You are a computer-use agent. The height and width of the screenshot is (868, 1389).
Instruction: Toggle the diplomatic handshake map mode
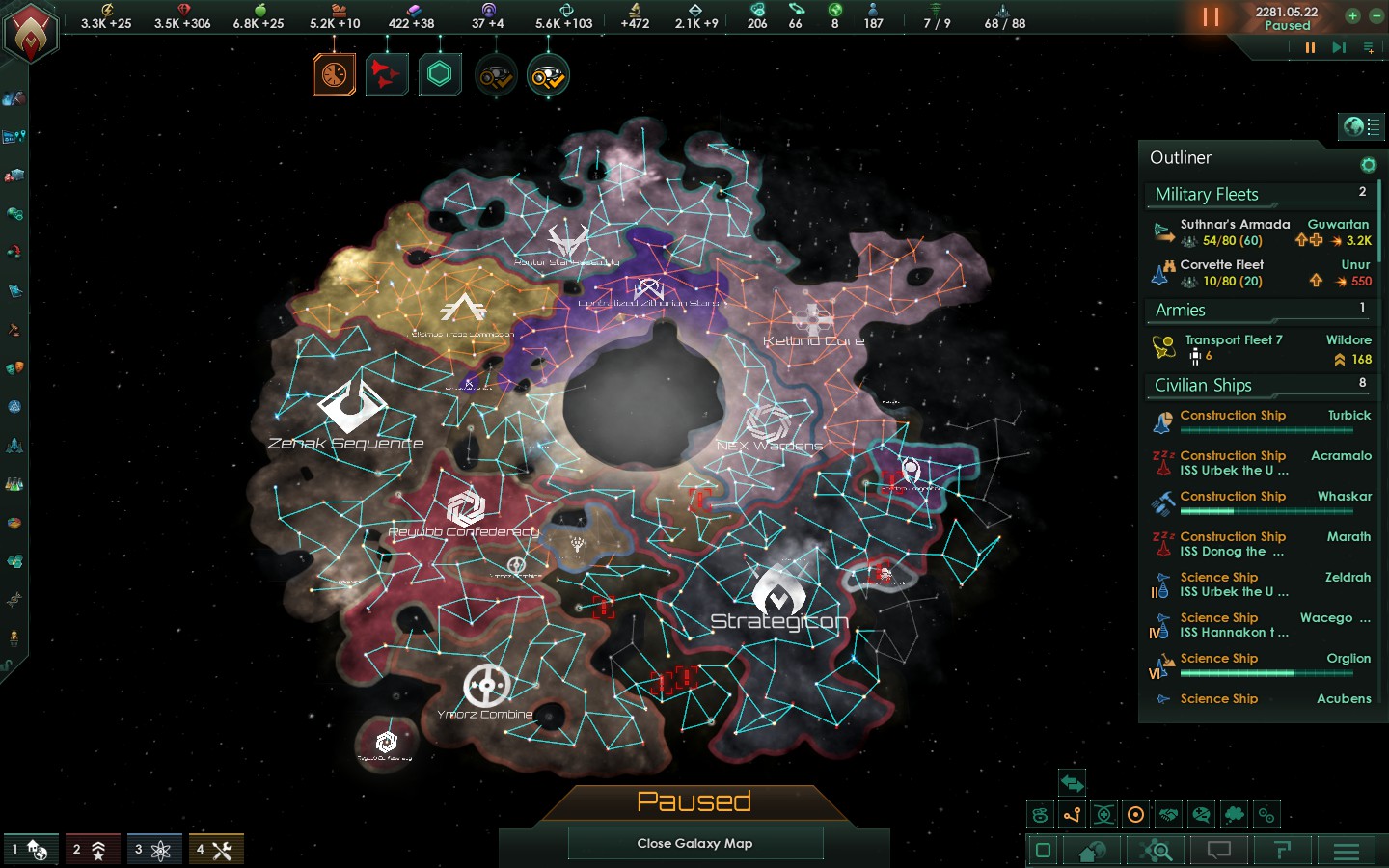[1169, 815]
